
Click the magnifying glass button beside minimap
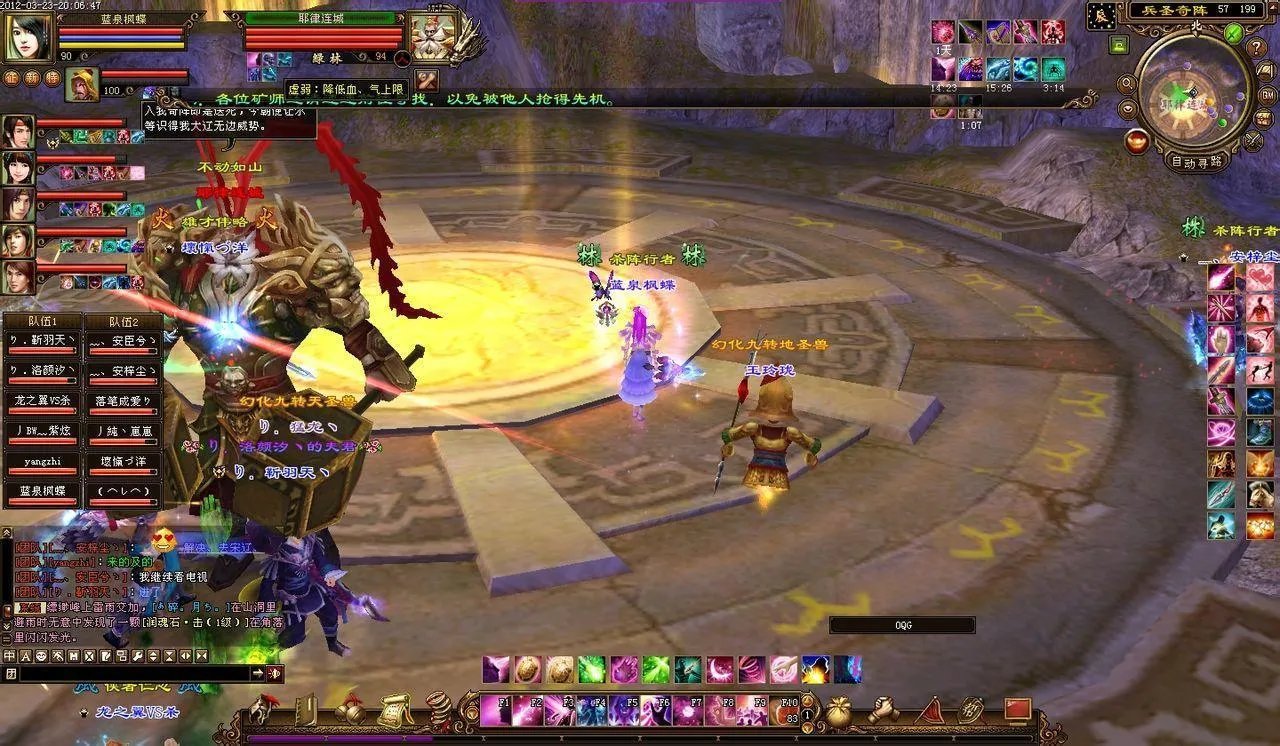click(x=1127, y=84)
